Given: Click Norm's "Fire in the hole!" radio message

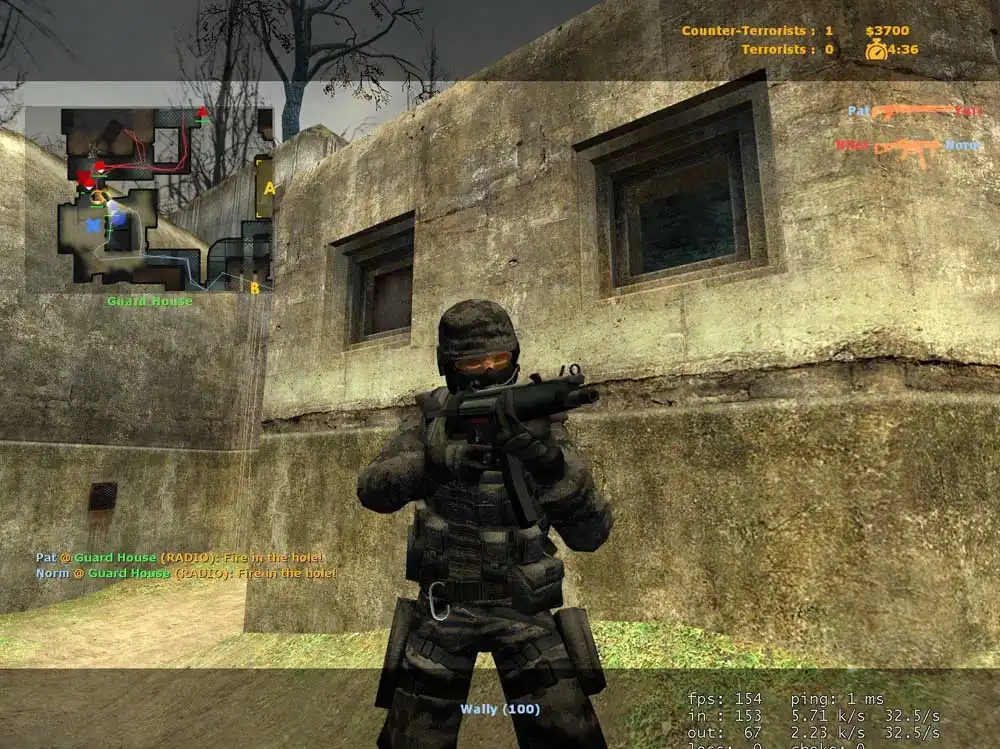Looking at the screenshot, I should tap(186, 573).
